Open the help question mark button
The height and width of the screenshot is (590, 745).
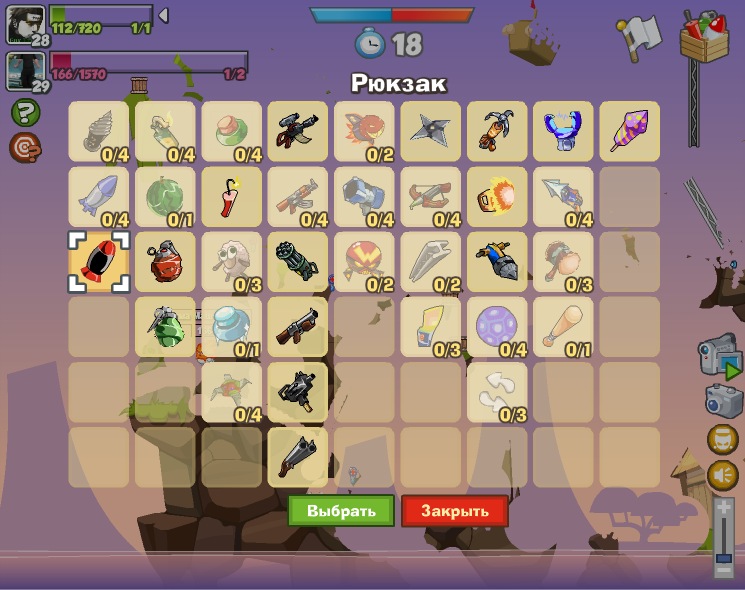(24, 112)
